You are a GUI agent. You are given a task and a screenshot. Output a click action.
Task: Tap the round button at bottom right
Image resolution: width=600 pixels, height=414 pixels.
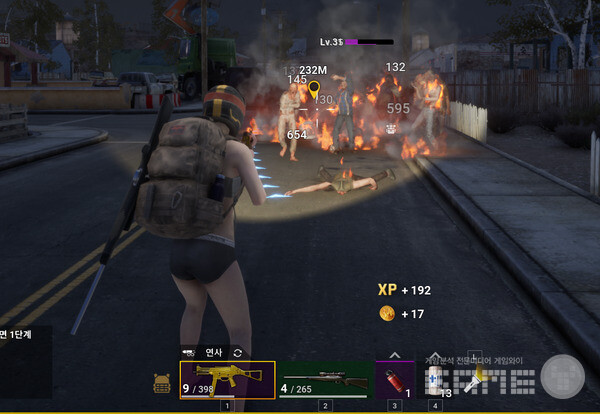point(563,377)
